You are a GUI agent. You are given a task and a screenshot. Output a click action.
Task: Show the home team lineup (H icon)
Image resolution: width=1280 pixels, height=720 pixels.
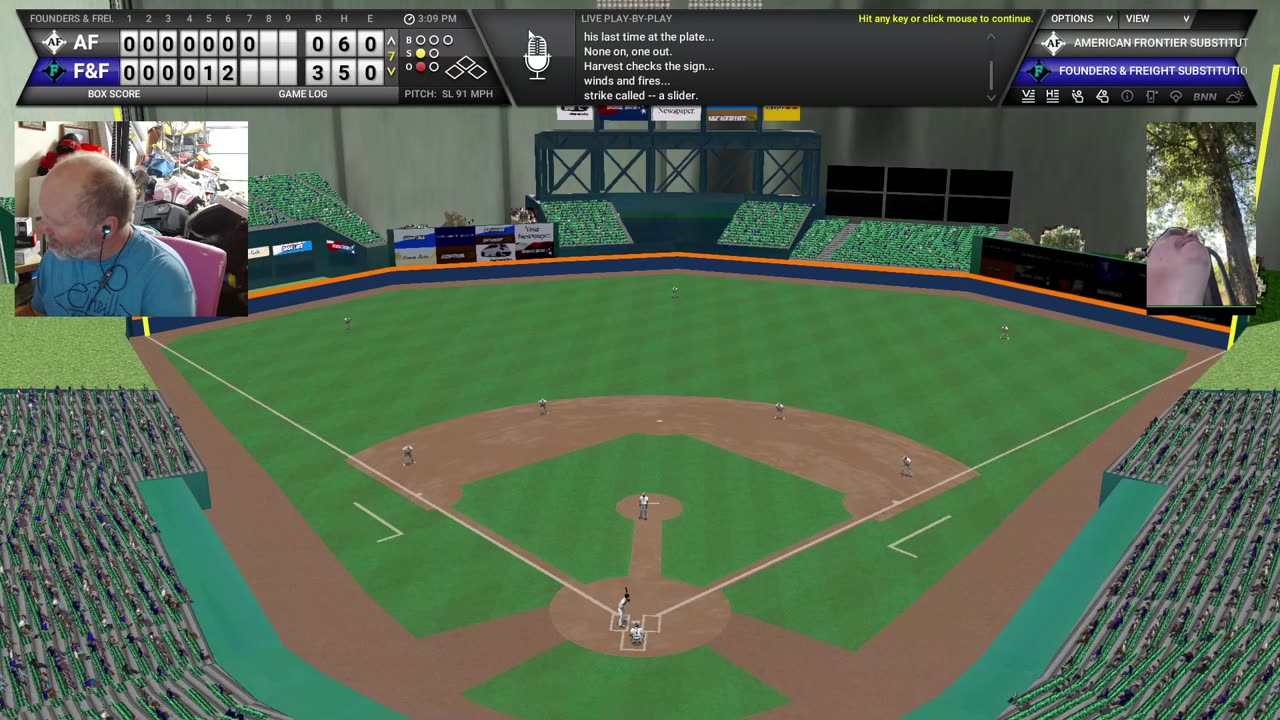pos(1052,96)
